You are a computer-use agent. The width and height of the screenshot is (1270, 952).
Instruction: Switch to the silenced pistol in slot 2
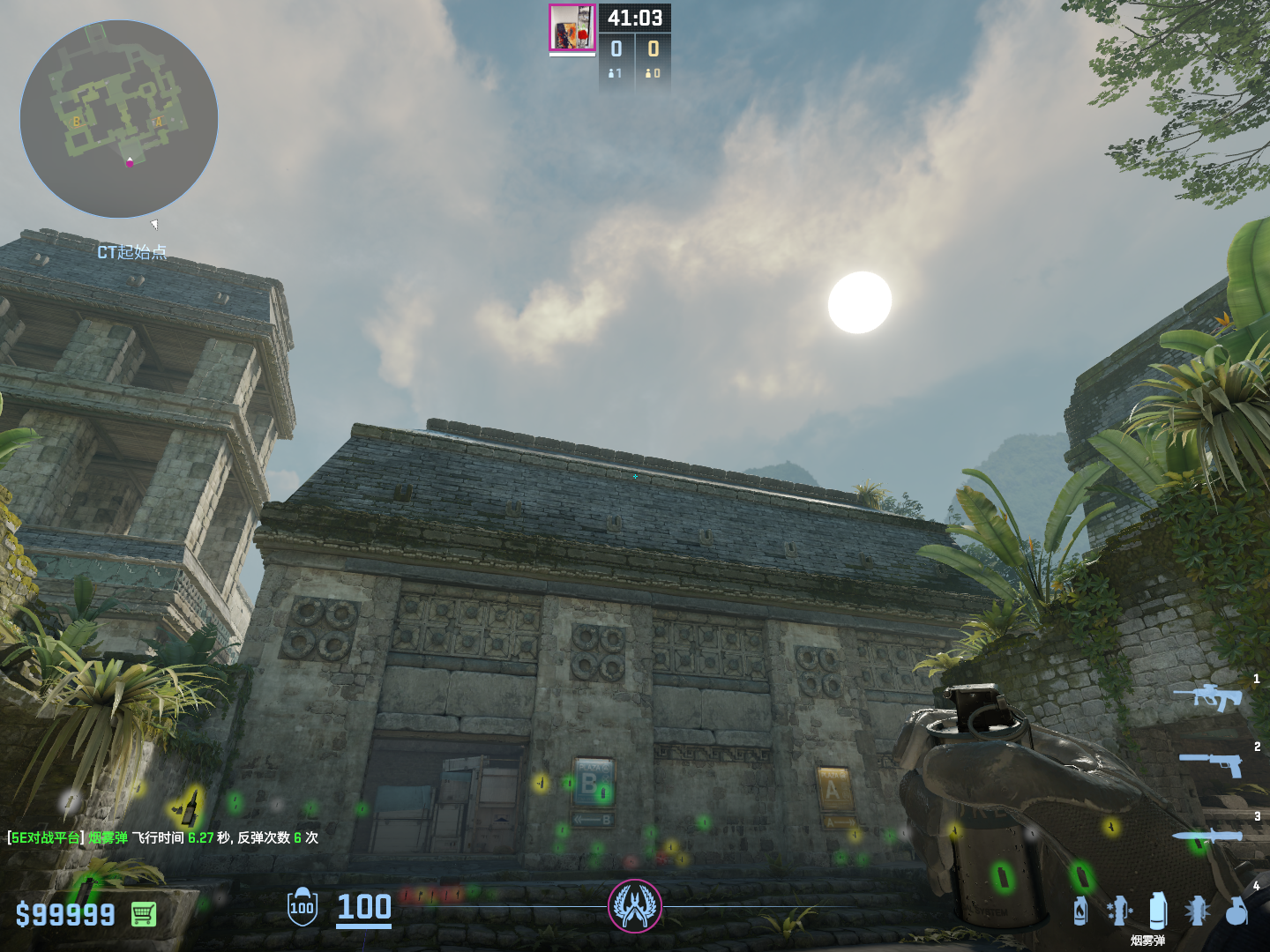tap(1211, 763)
